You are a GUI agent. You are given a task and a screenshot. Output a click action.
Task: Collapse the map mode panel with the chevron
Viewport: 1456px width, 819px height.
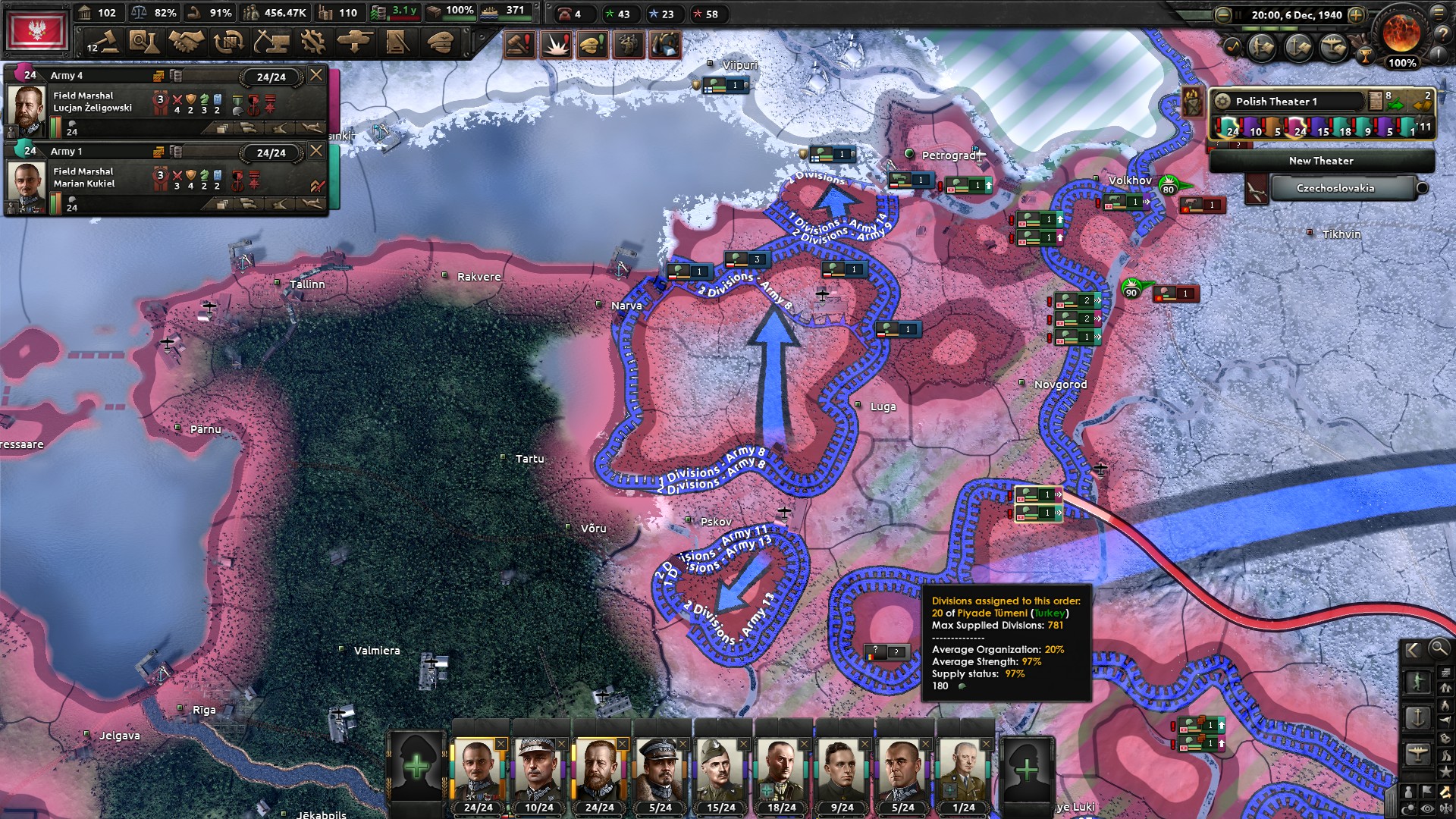(x=1413, y=650)
